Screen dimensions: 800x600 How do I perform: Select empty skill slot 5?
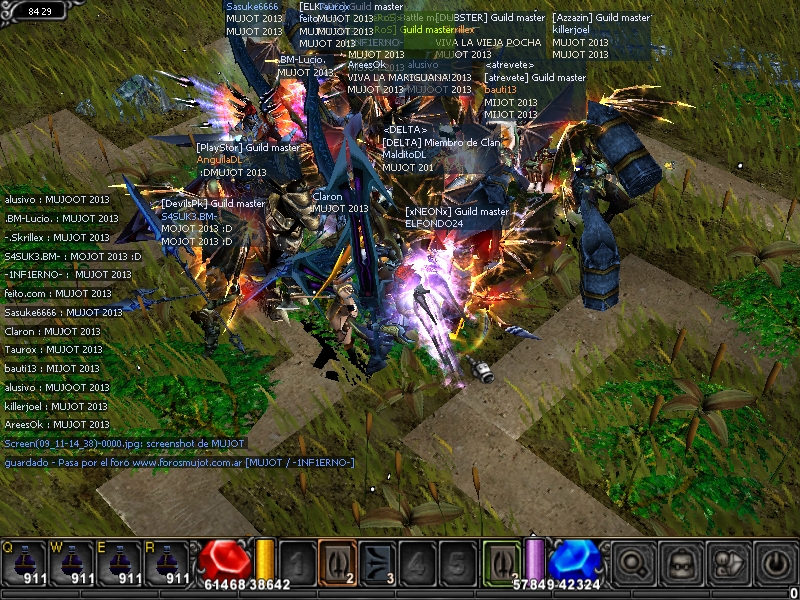(457, 562)
